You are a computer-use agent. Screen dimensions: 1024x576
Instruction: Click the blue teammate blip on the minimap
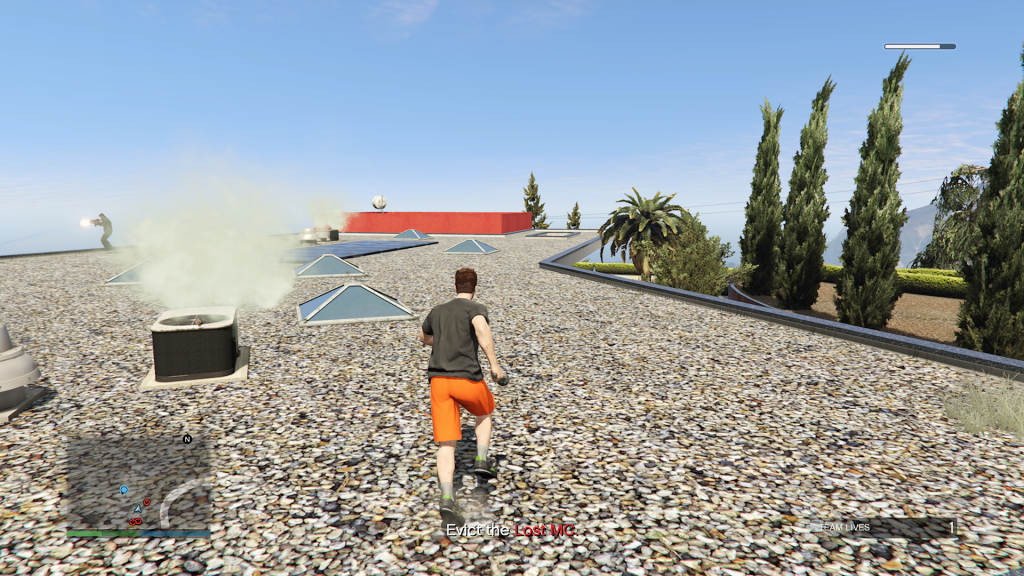point(124,490)
